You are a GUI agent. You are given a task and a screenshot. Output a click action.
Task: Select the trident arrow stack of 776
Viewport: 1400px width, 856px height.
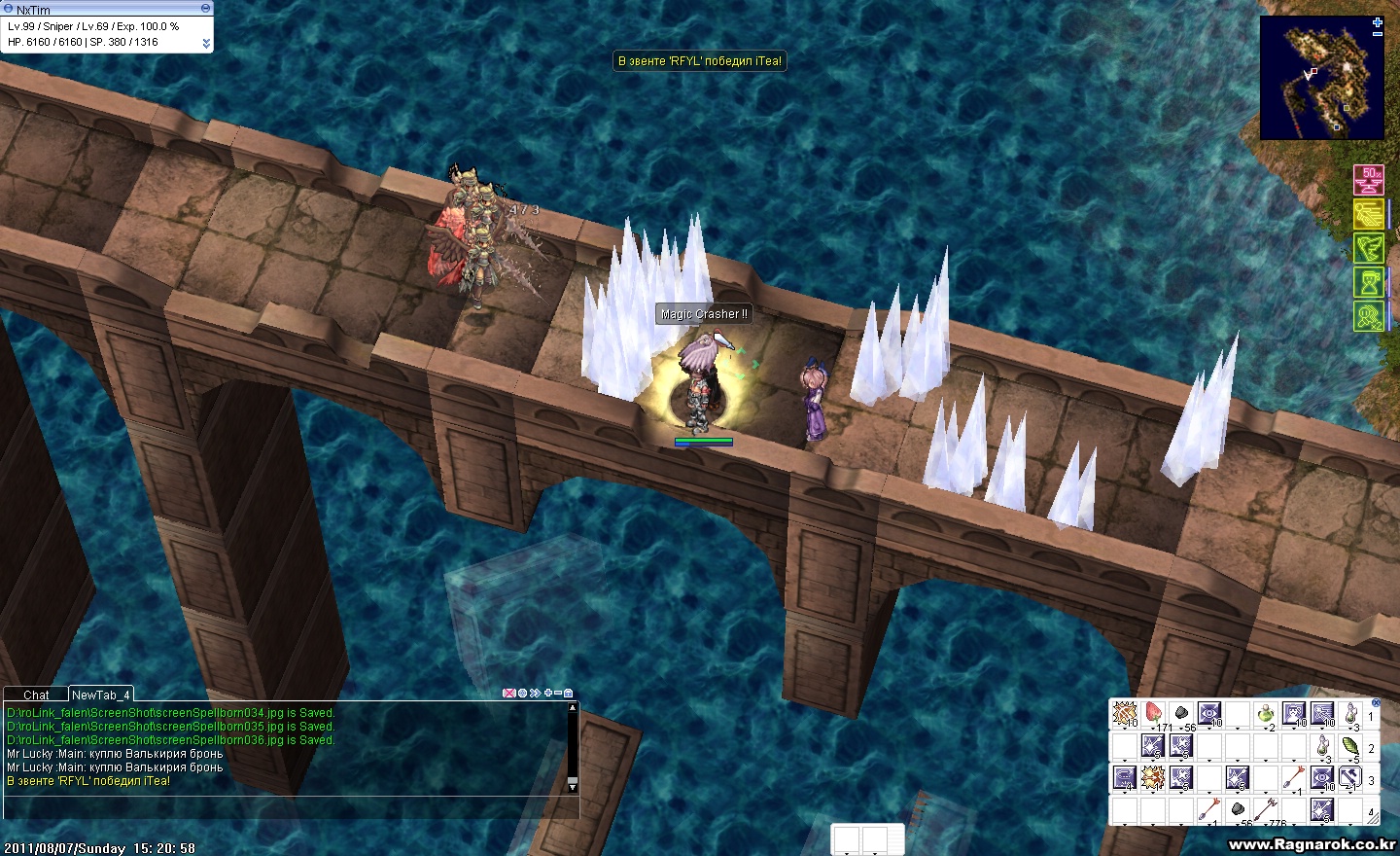pos(1267,809)
